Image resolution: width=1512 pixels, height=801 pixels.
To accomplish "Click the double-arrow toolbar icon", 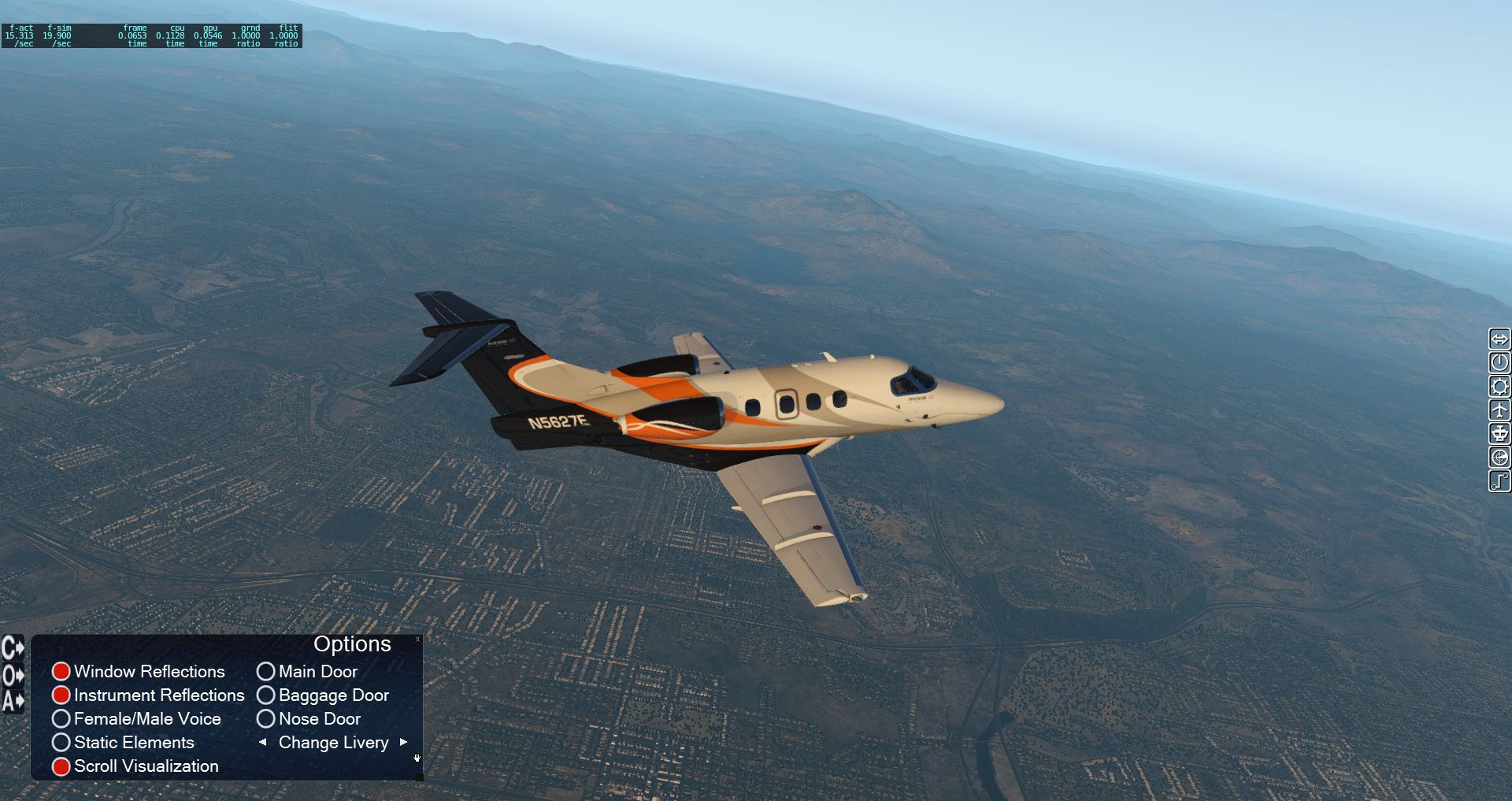I will (1499, 339).
